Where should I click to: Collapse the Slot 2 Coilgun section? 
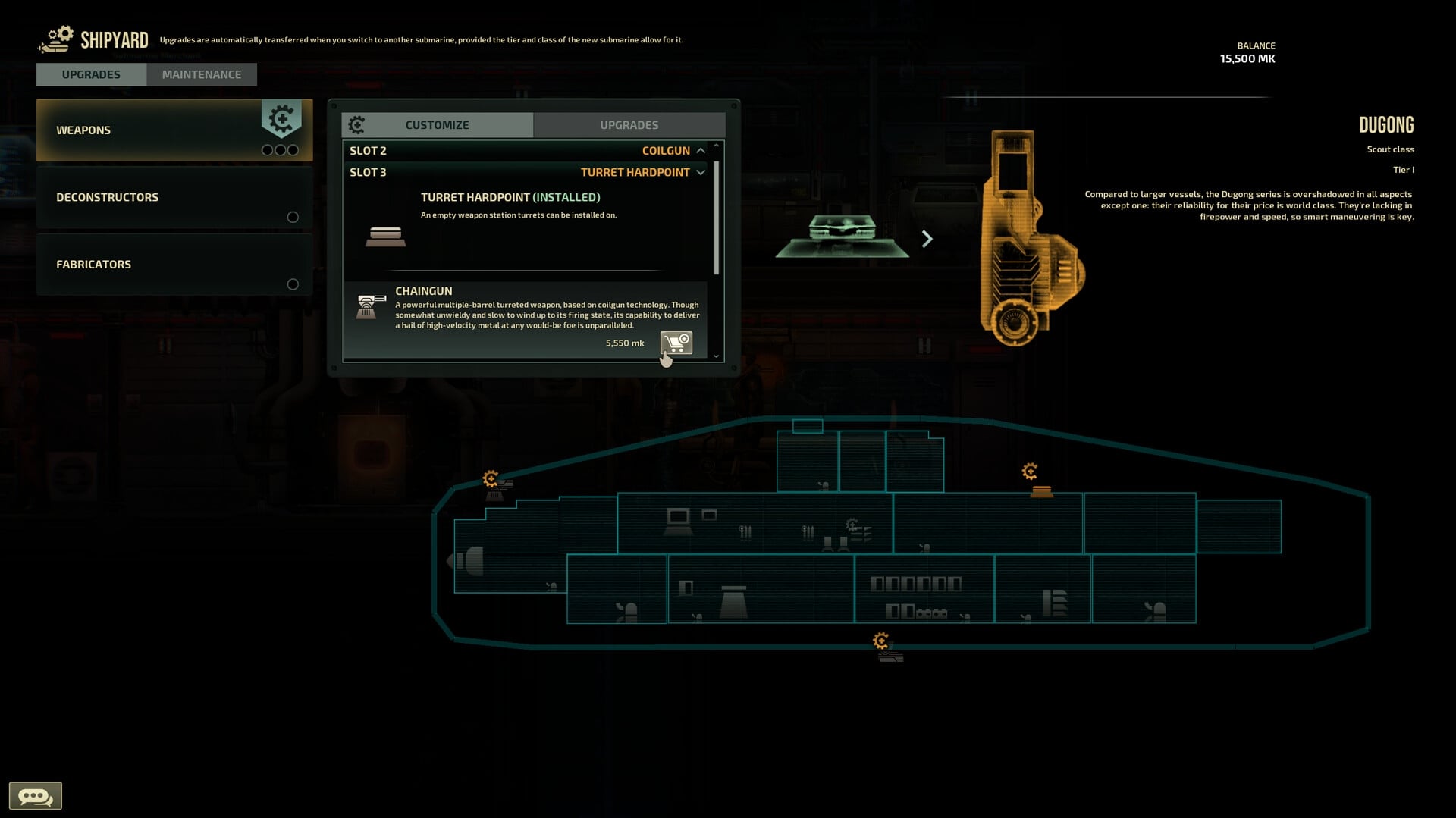click(701, 150)
